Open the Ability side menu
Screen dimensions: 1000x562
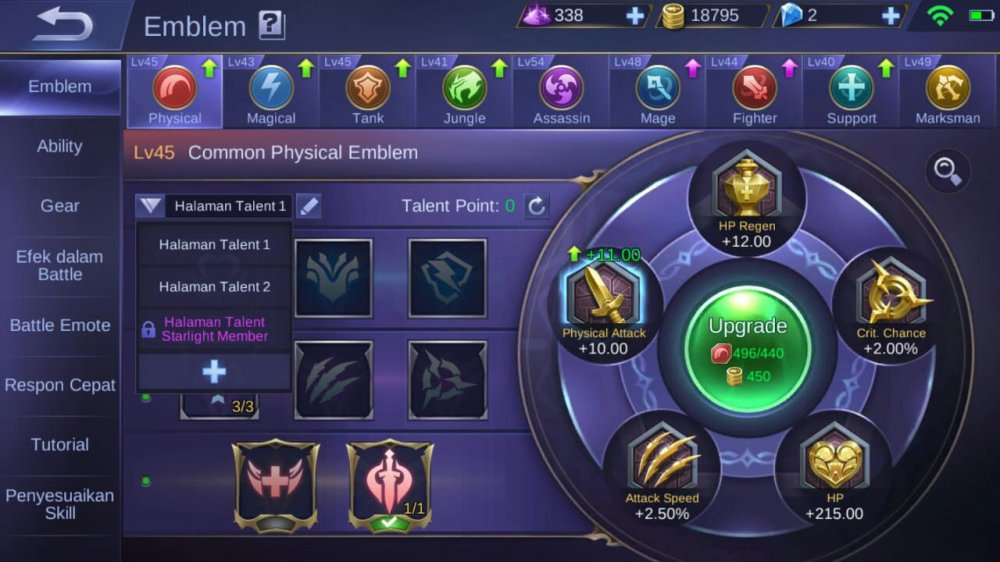[60, 146]
